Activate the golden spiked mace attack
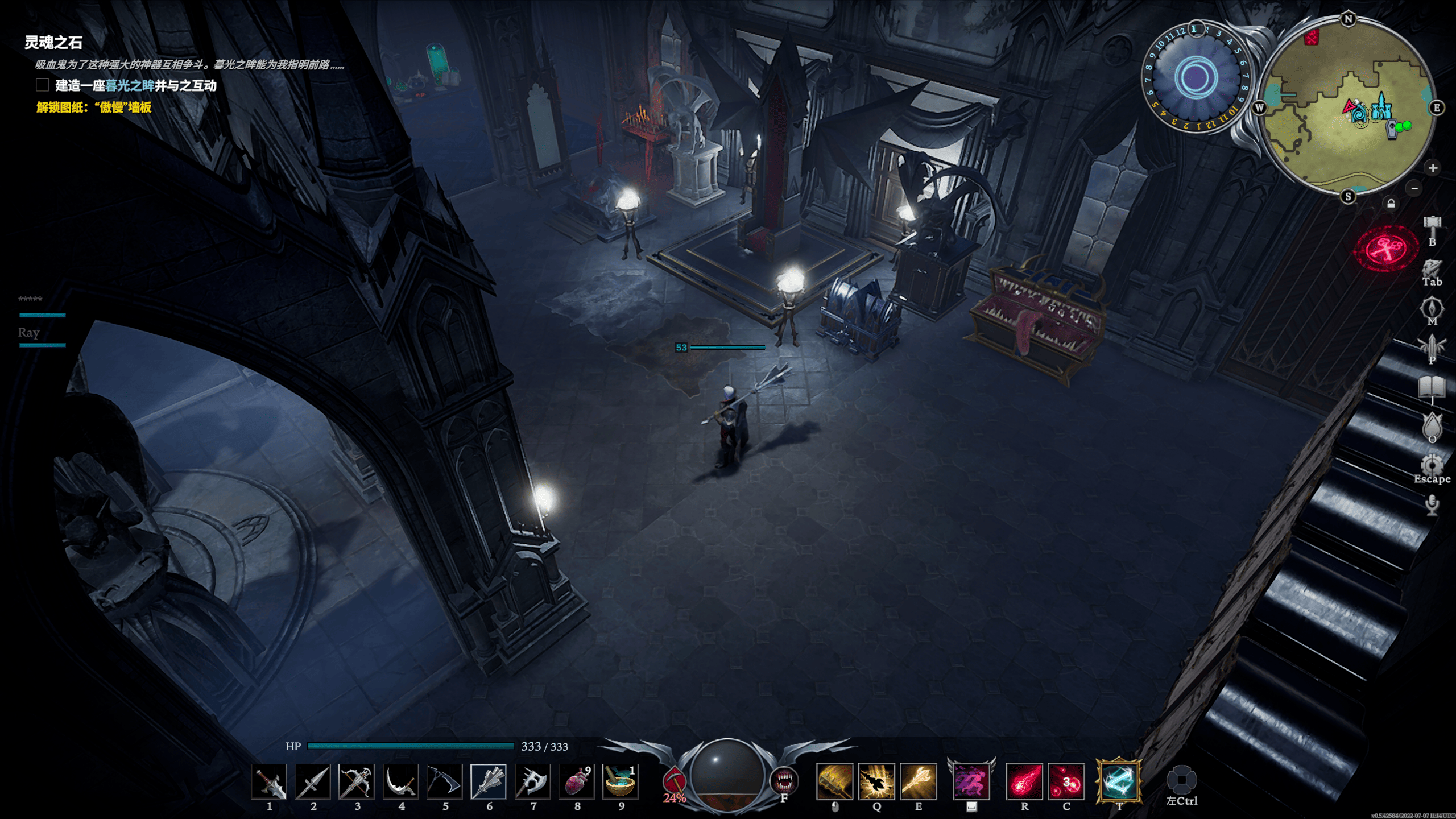 click(834, 781)
